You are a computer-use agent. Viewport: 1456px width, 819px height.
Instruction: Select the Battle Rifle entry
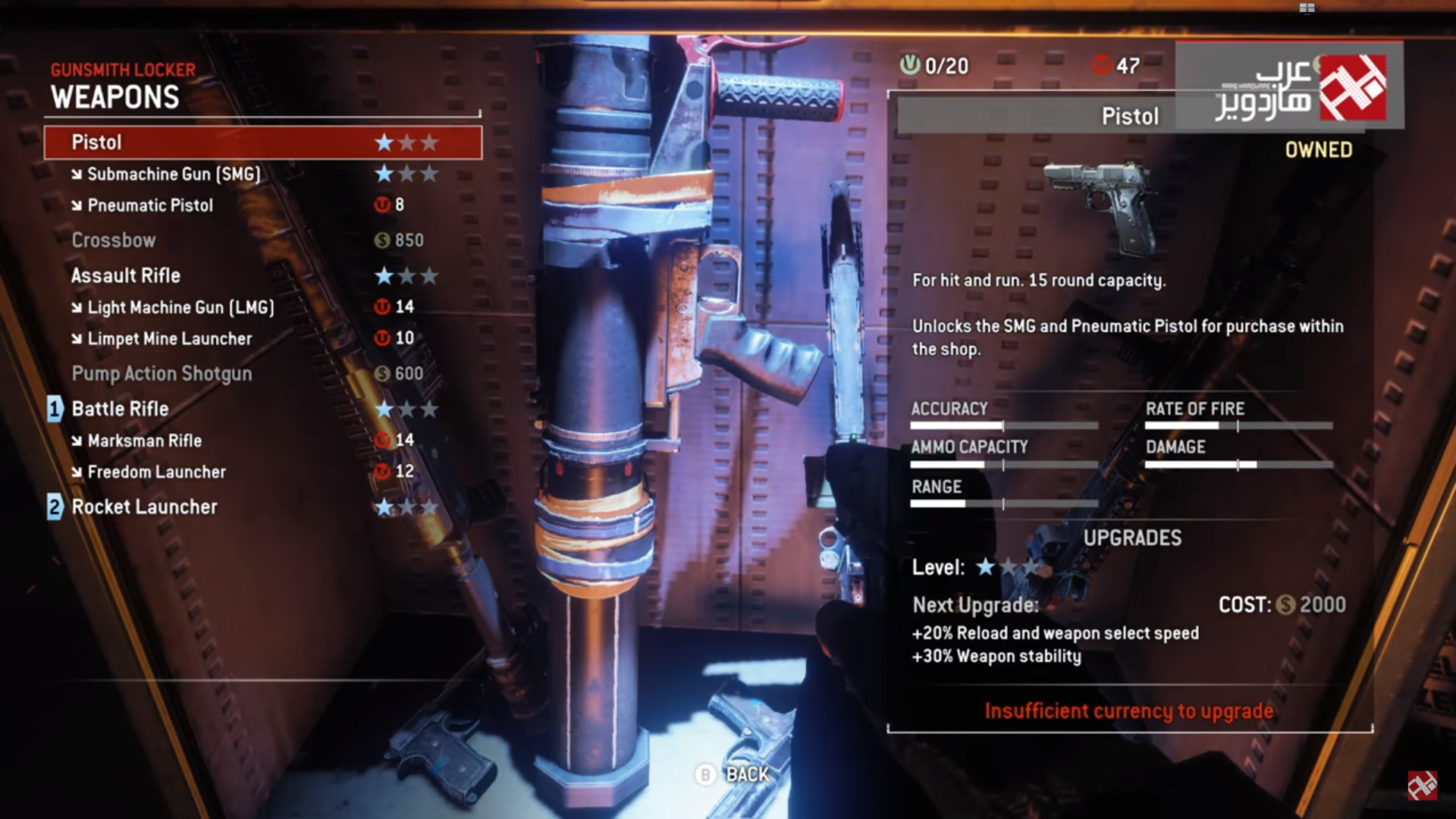[x=120, y=409]
